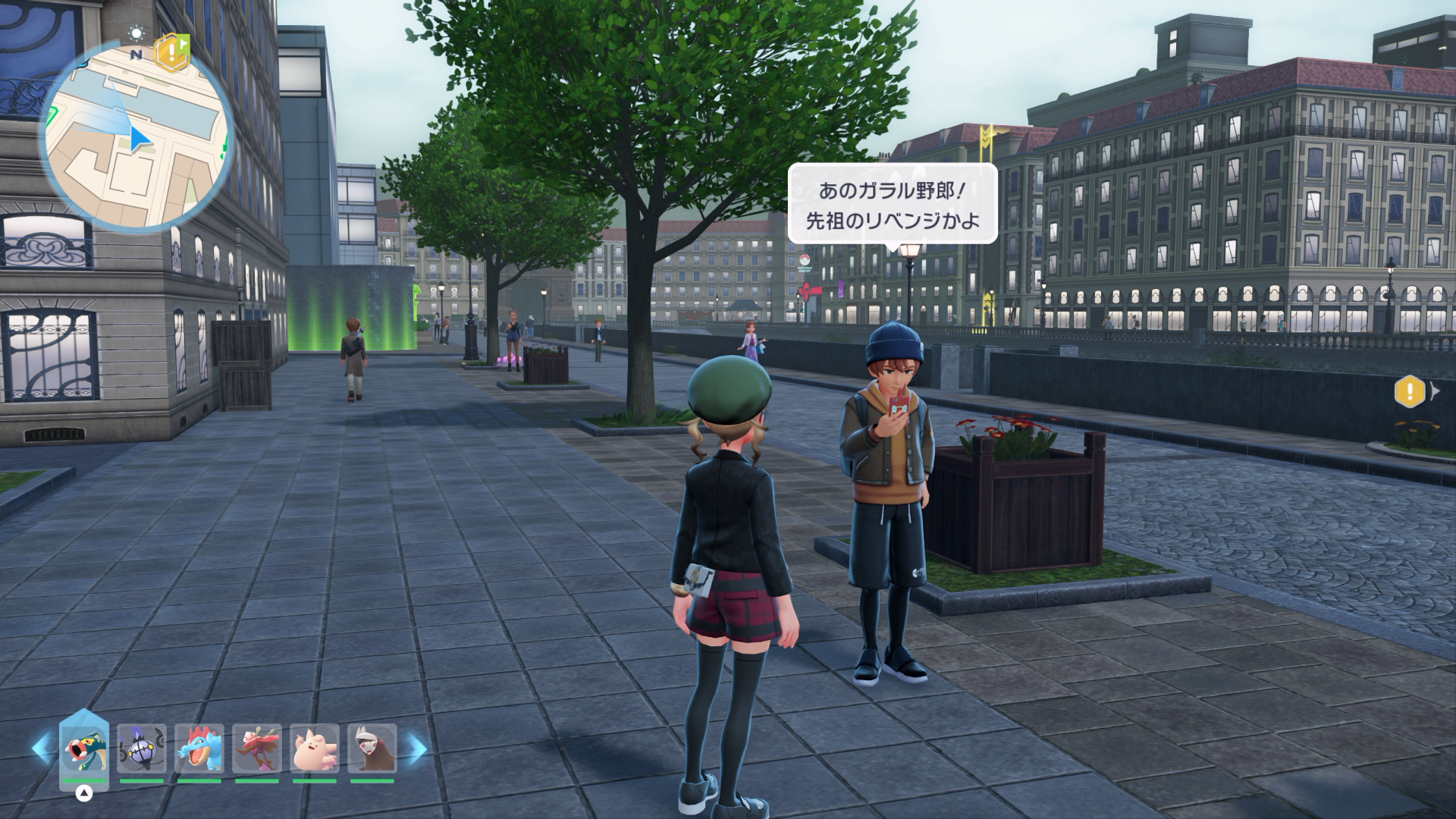Choose Feraligatr from the party bar

199,748
